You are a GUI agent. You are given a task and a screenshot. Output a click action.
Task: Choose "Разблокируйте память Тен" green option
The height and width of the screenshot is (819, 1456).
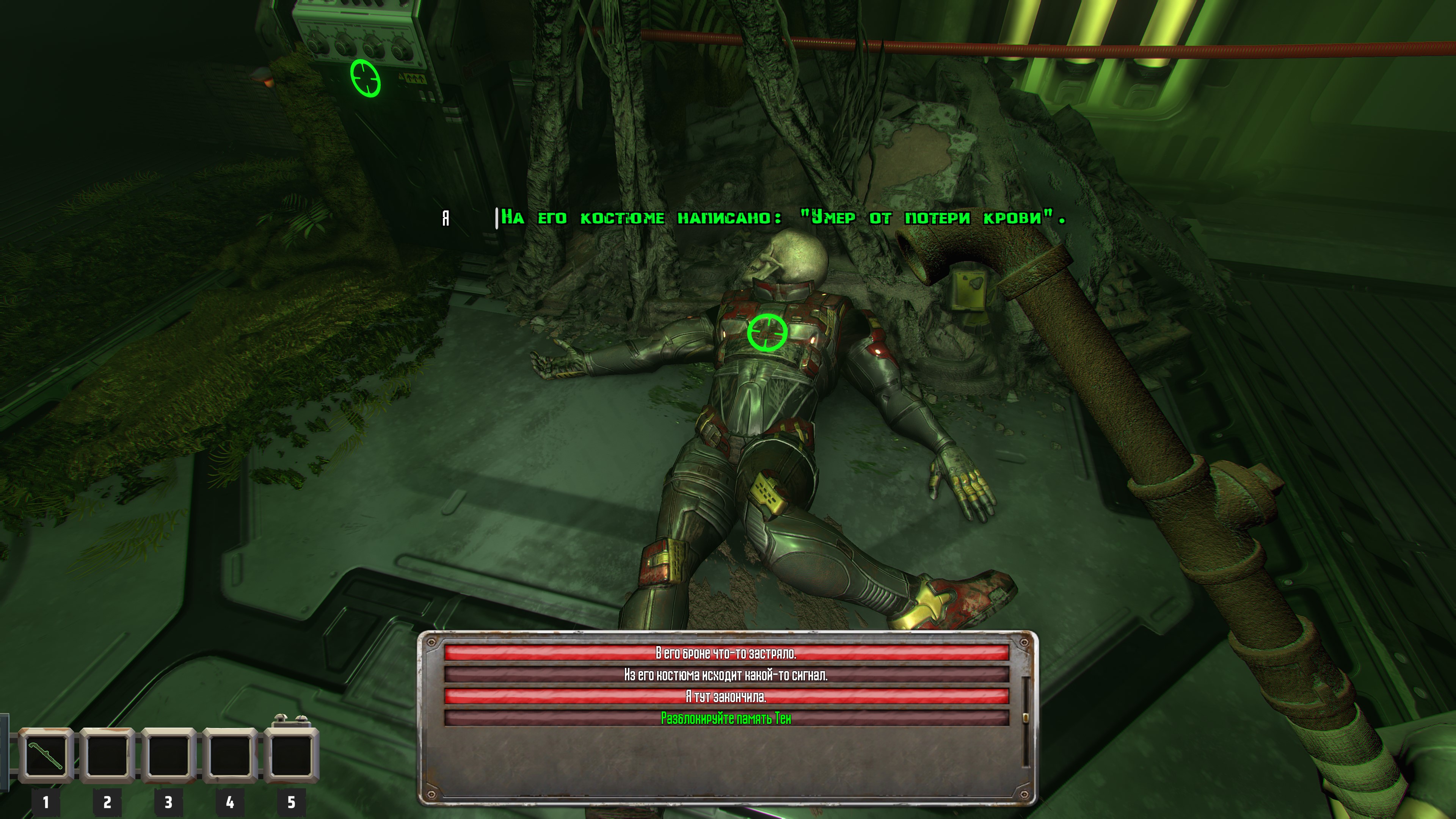pyautogui.click(x=726, y=719)
